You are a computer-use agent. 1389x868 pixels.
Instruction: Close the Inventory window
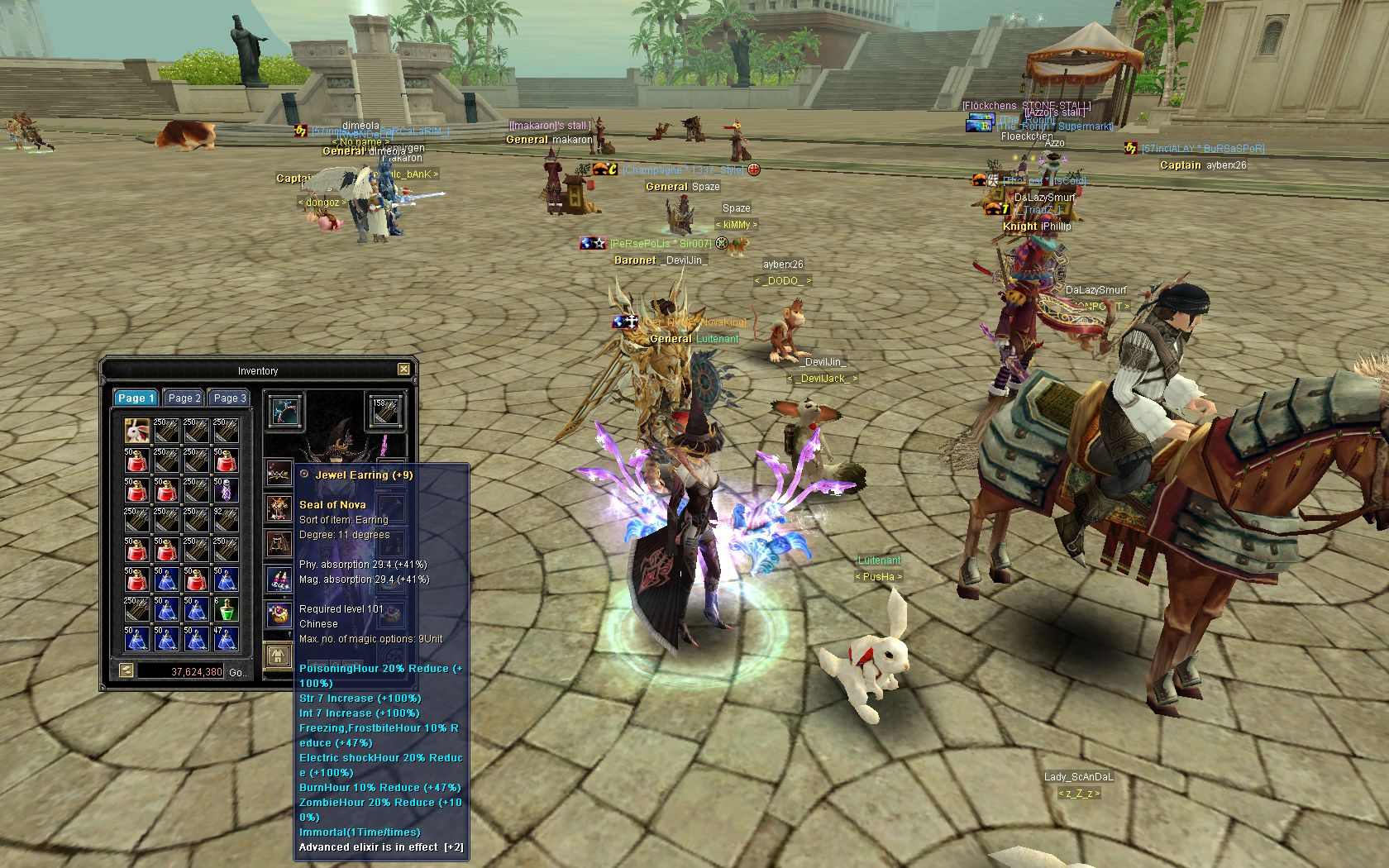coord(403,370)
